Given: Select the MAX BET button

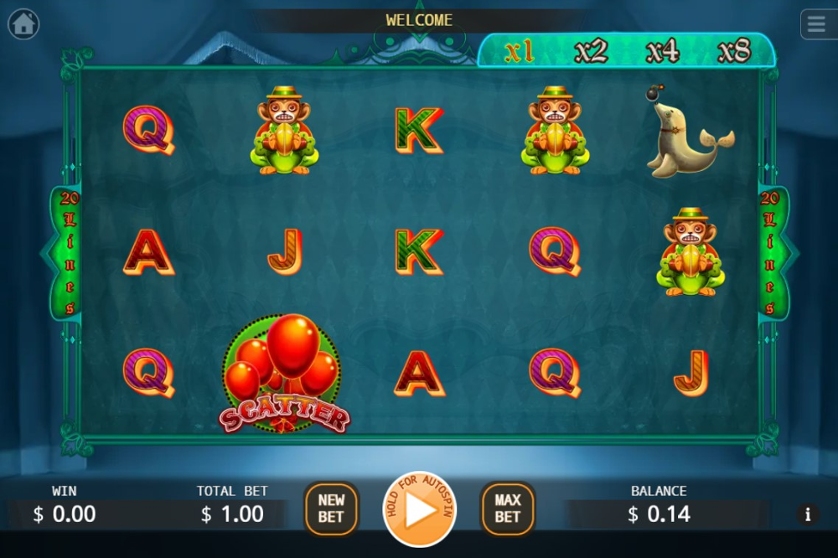Looking at the screenshot, I should click(x=507, y=509).
